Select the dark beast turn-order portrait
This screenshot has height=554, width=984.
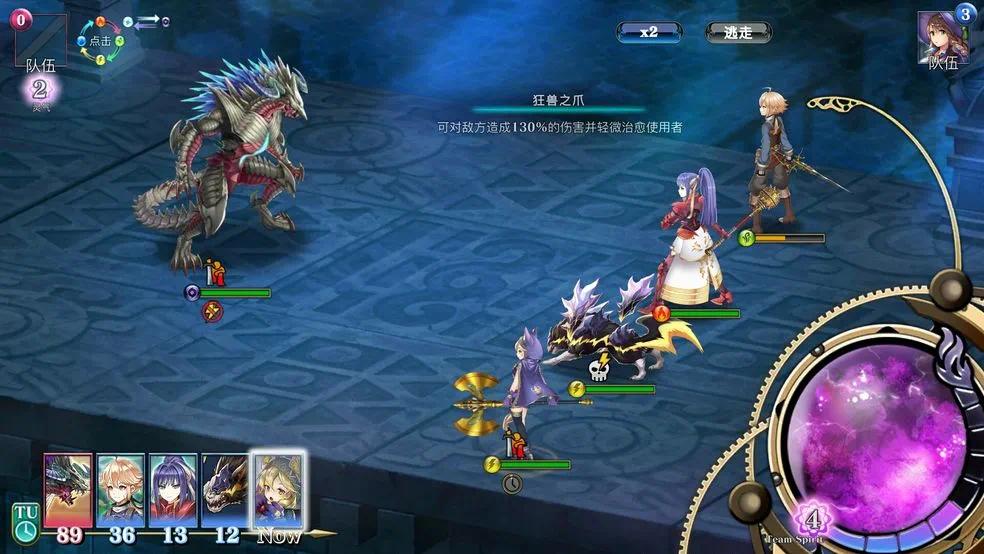click(225, 489)
